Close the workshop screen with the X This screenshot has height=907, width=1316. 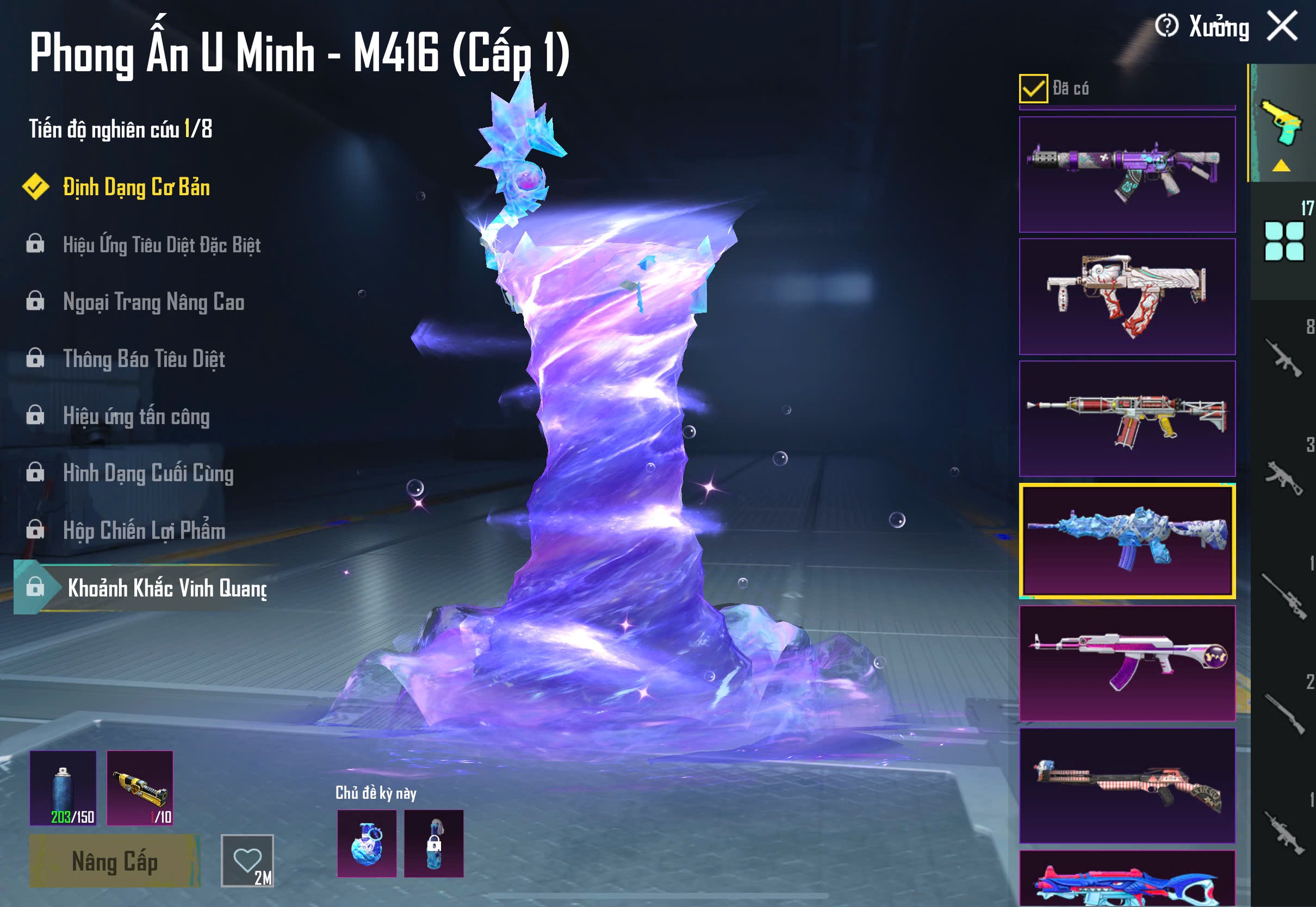click(1282, 27)
